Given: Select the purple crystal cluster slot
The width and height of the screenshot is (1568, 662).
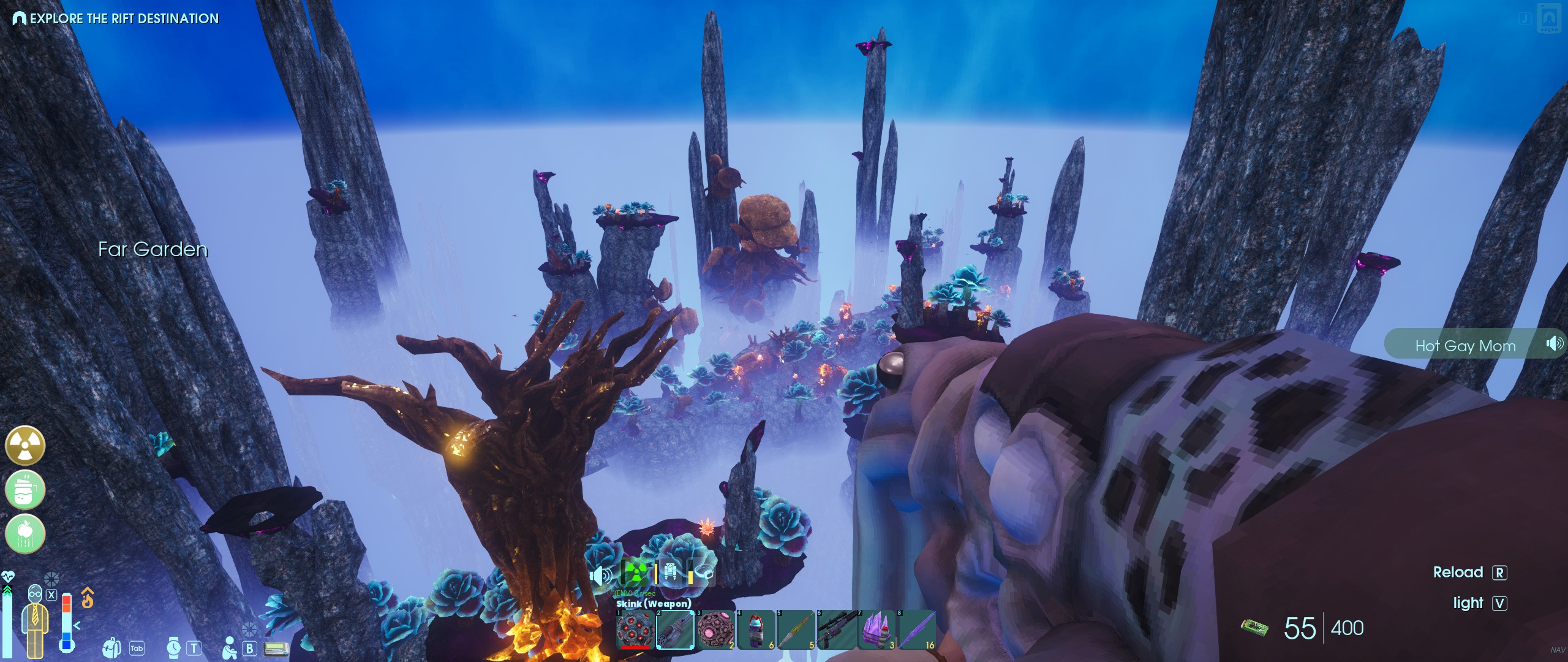Looking at the screenshot, I should (x=876, y=630).
